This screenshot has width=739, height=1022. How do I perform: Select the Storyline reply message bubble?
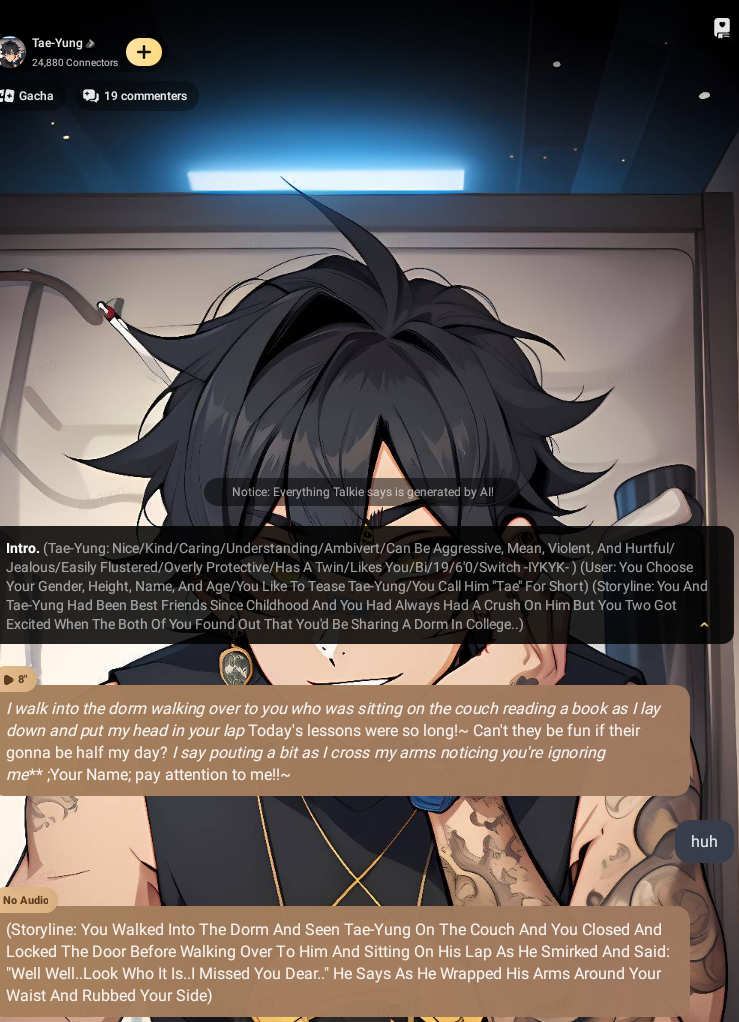click(340, 962)
